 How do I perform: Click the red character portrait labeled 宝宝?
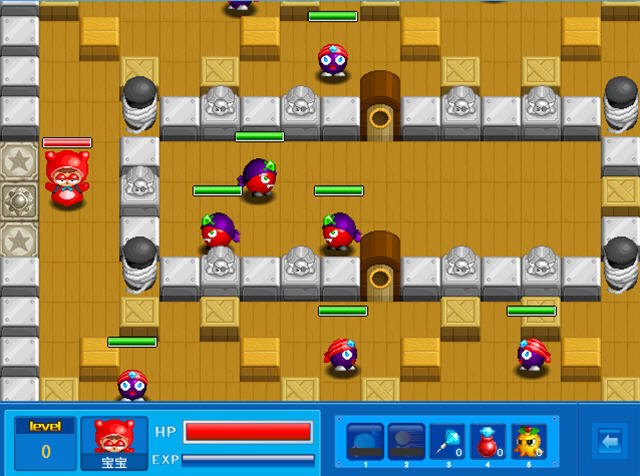tap(114, 442)
